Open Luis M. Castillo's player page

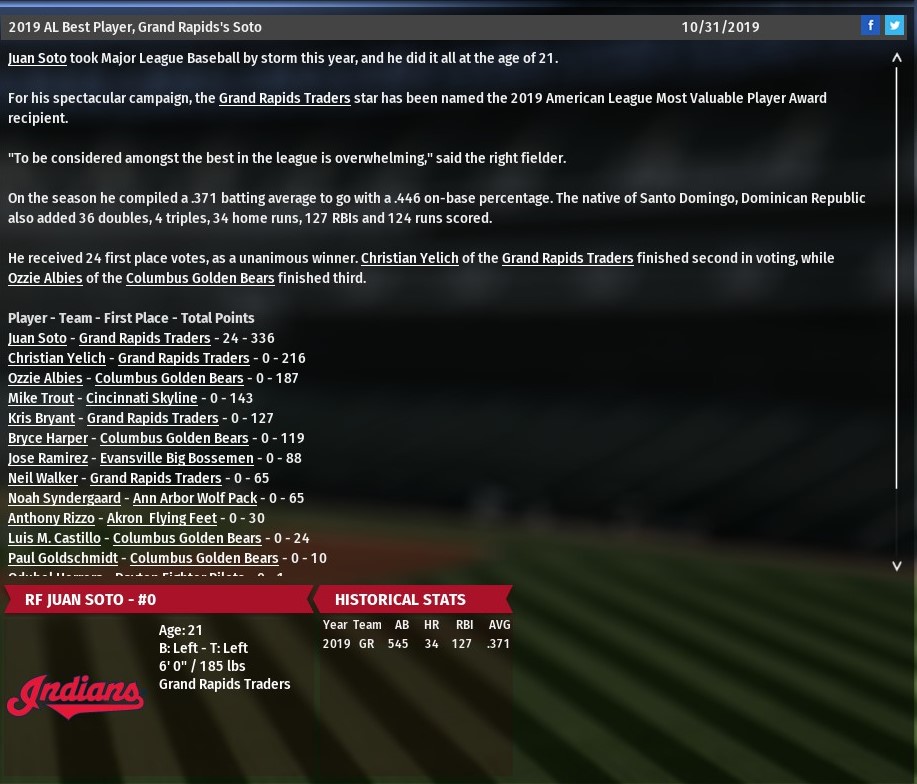coord(54,538)
